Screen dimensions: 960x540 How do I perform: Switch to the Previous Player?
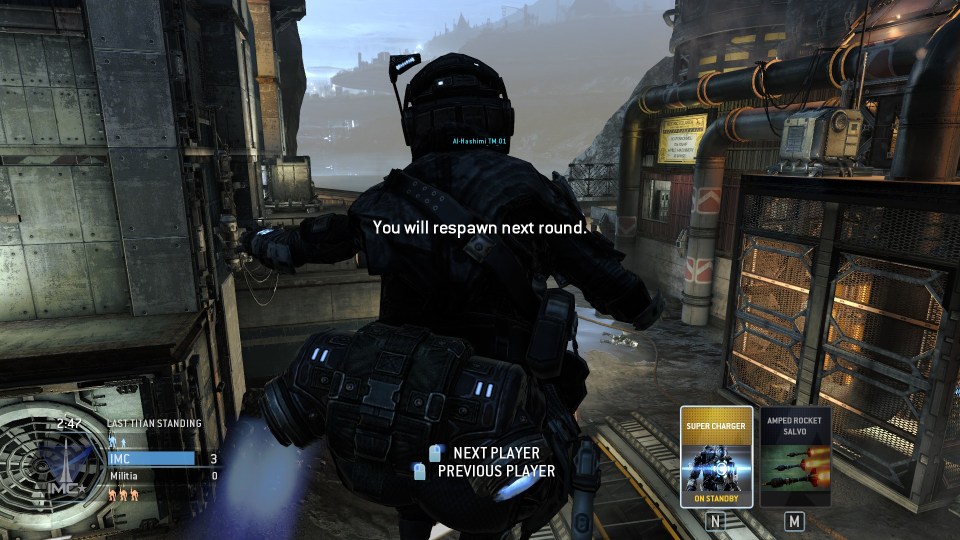[x=495, y=471]
